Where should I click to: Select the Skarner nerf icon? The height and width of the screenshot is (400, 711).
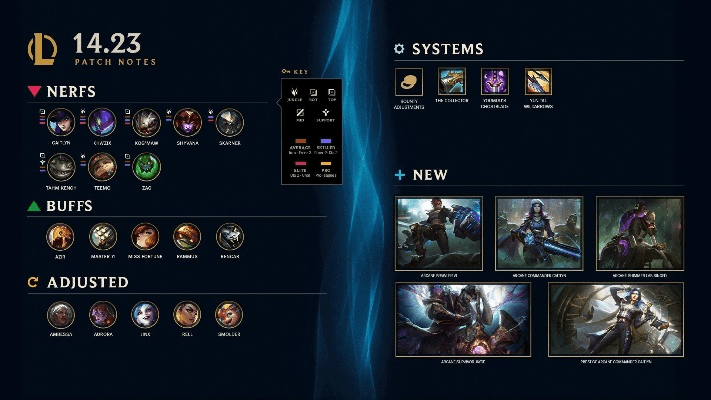point(230,122)
